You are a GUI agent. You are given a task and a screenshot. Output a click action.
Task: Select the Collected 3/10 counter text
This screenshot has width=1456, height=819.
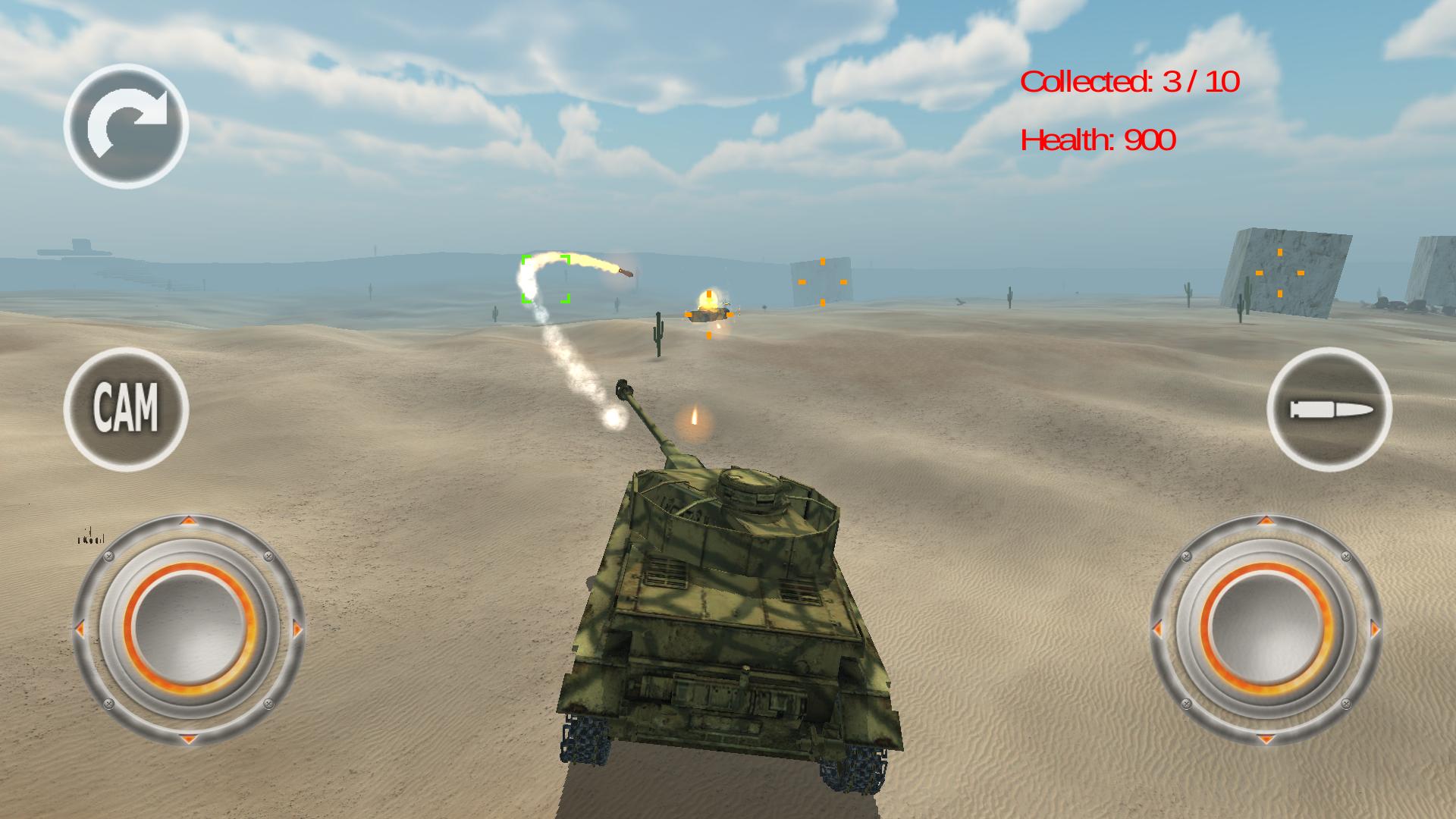[1131, 80]
